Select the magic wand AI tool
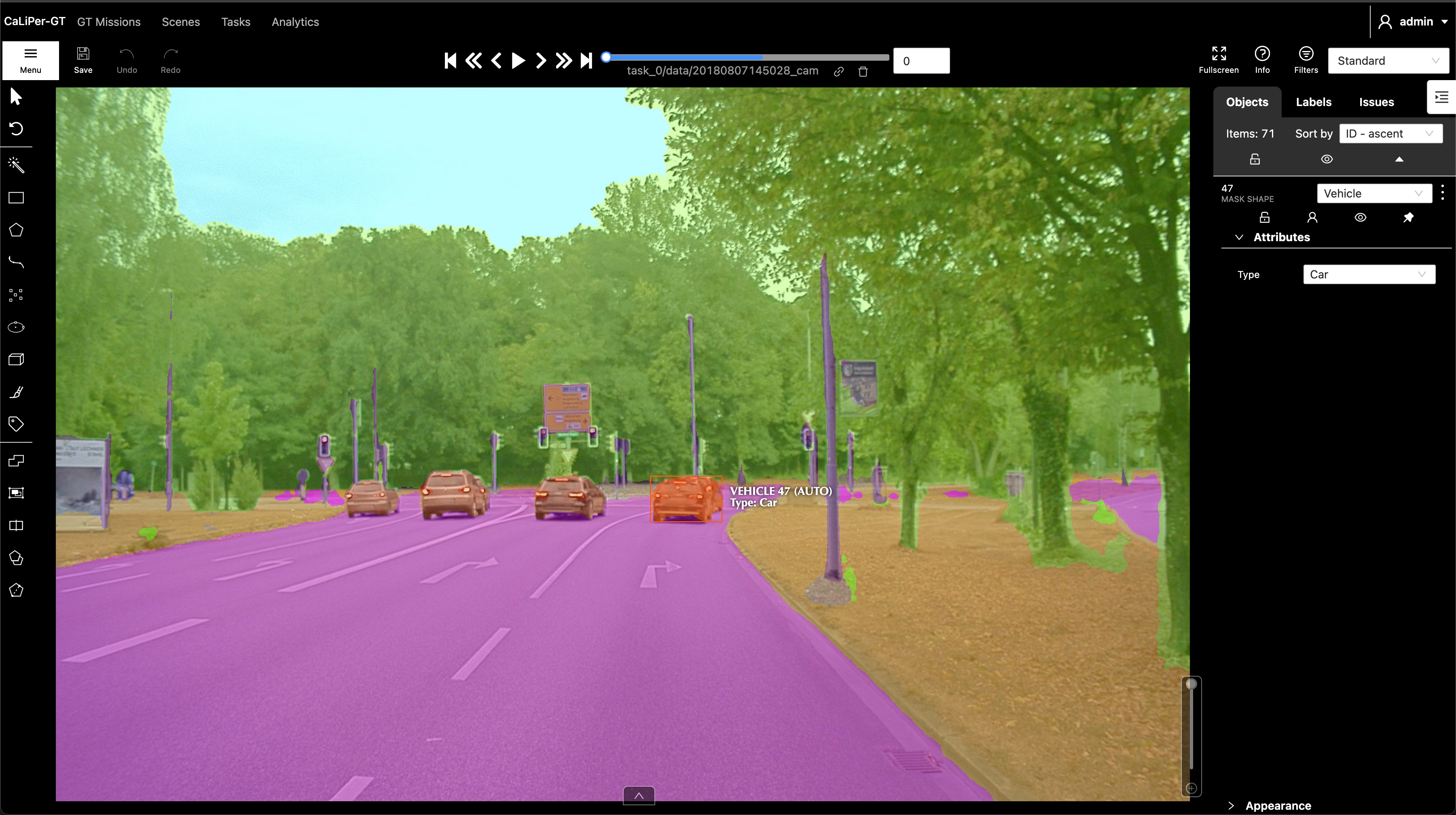The image size is (1456, 815). coord(16,165)
